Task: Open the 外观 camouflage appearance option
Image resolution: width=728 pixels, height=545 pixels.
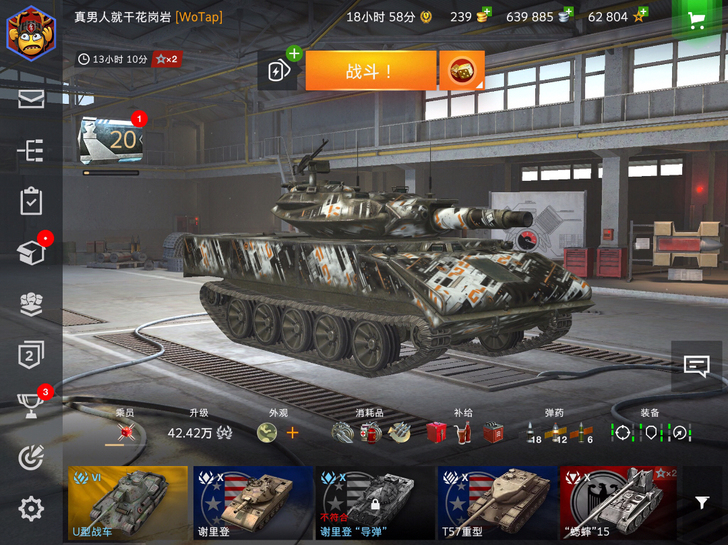Action: [277, 432]
